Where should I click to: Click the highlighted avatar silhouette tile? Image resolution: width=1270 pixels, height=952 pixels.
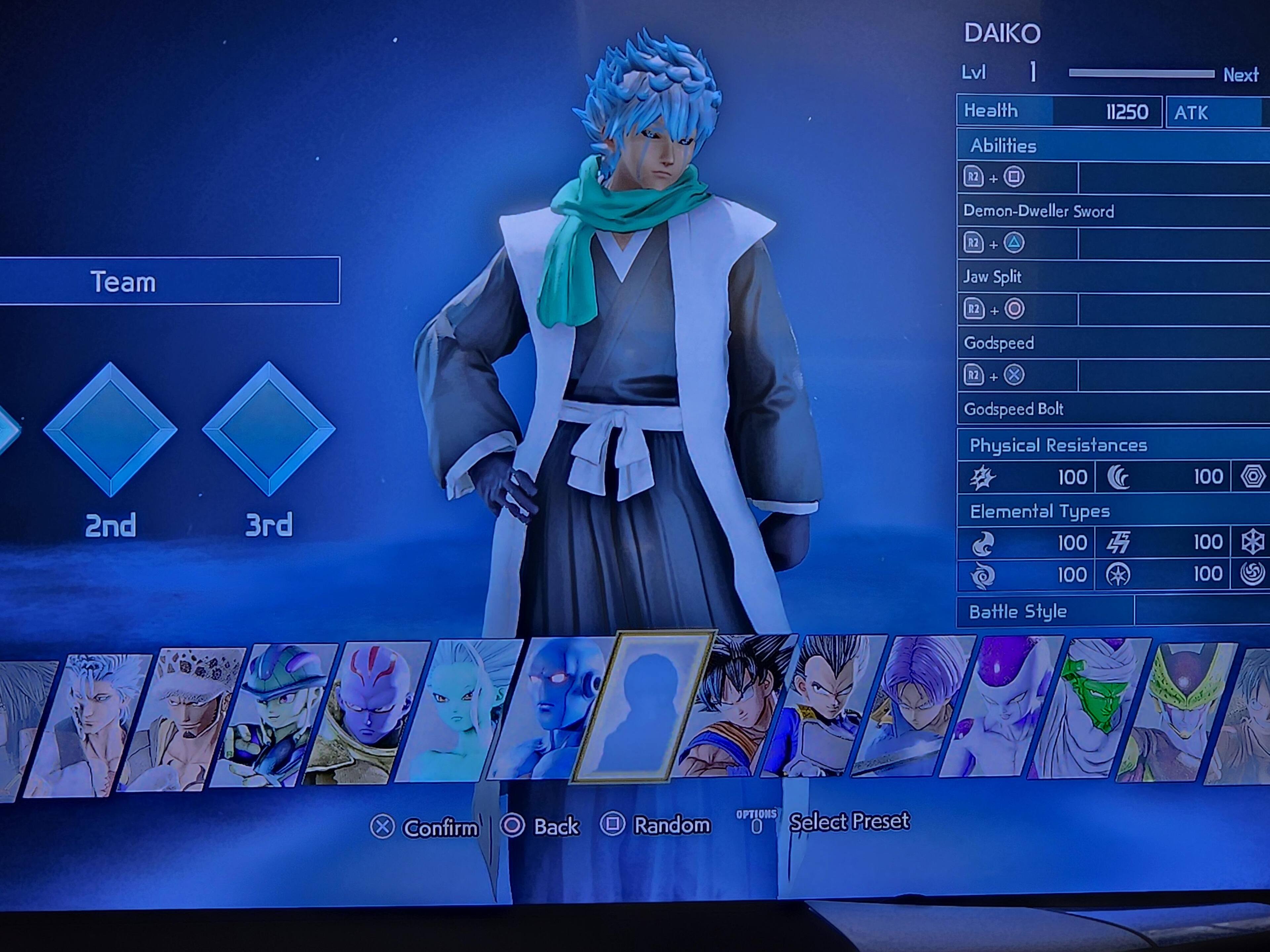(643, 707)
